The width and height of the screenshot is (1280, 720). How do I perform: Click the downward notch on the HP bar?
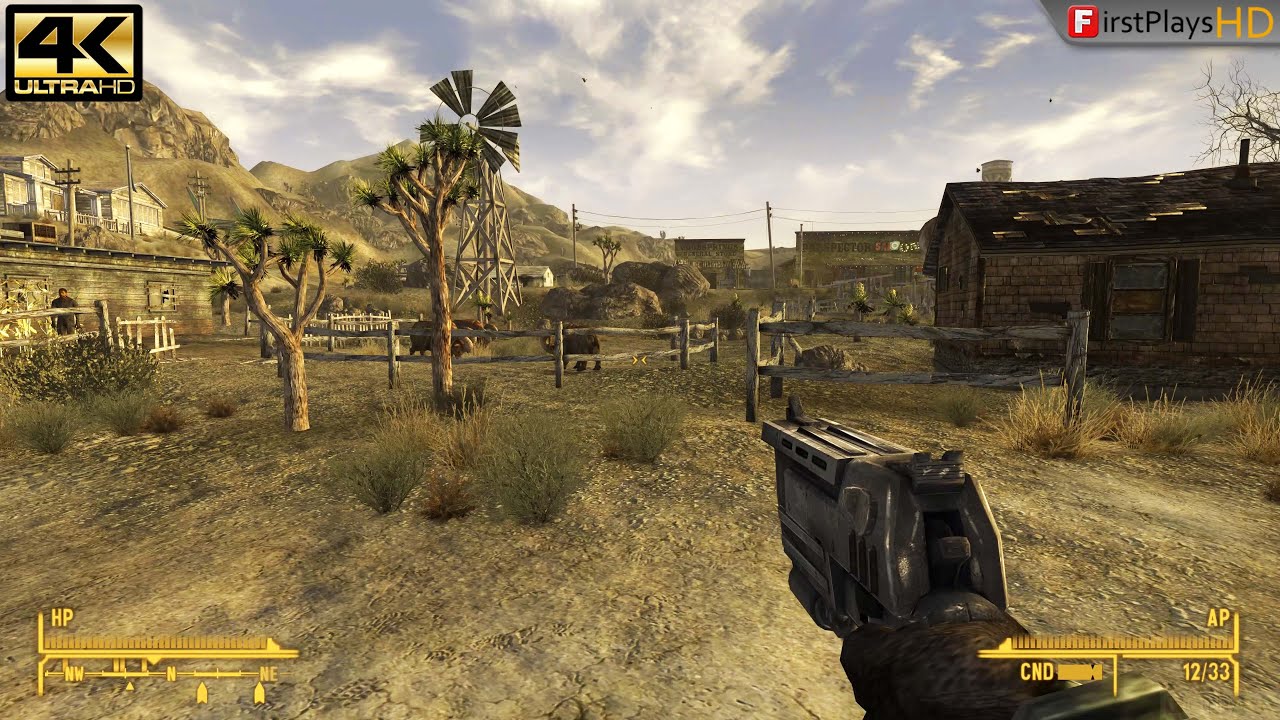click(153, 659)
